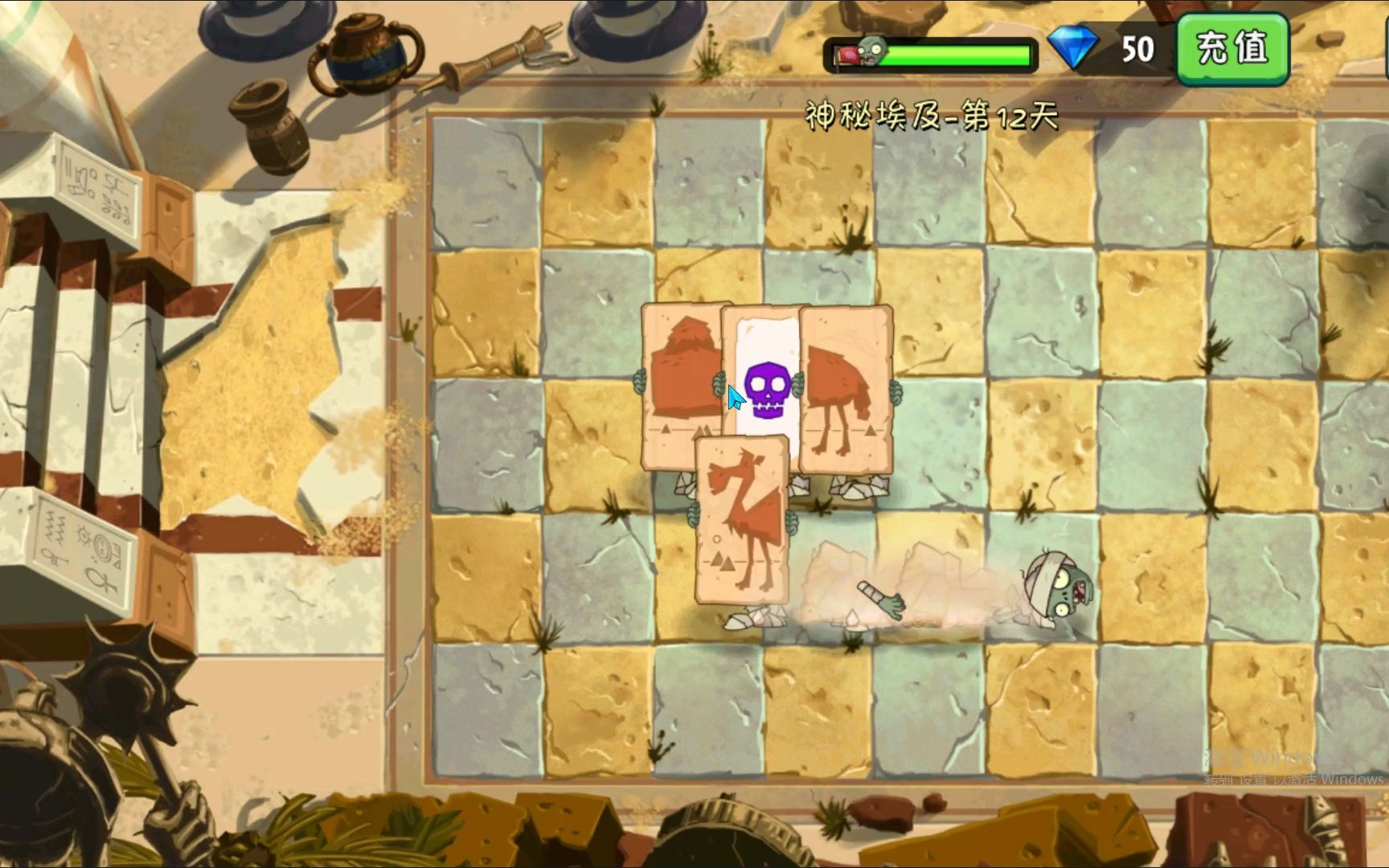Pick the tablet with the camel head
1389x868 pixels.
coord(741,522)
